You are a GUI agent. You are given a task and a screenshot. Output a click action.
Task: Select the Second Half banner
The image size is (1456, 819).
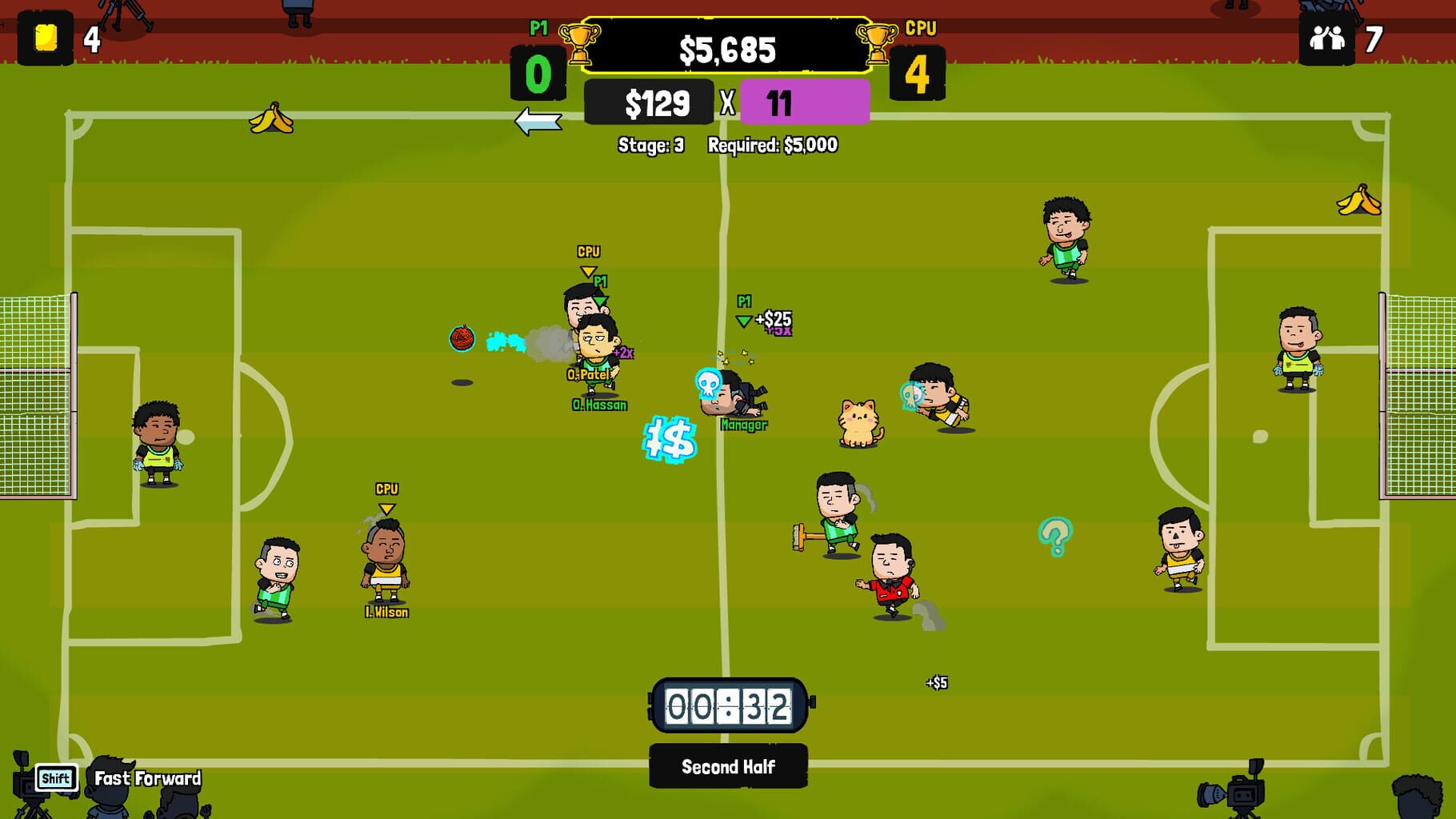click(x=727, y=766)
